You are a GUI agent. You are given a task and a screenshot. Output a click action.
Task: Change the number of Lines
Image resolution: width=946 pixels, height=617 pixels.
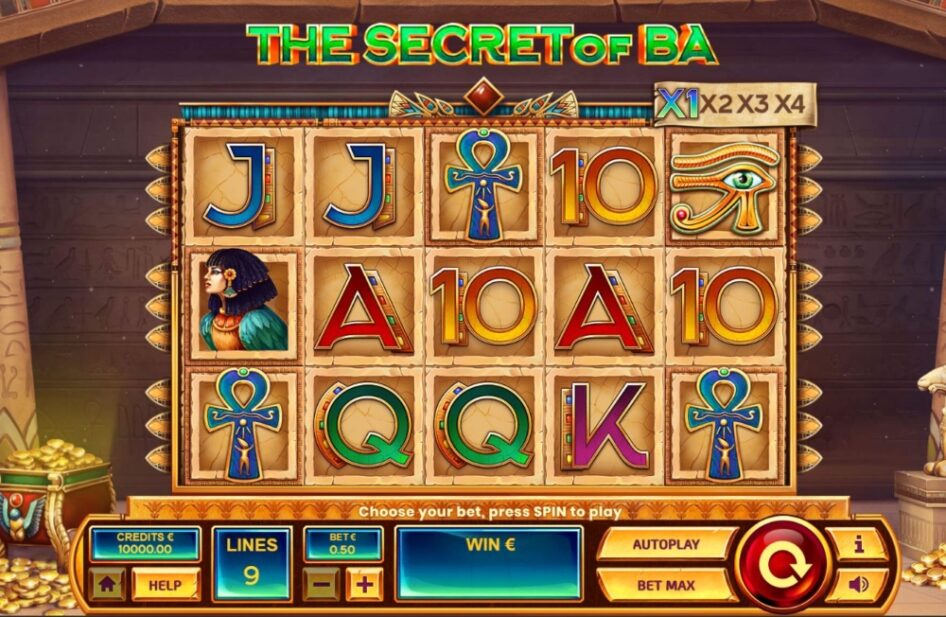[x=252, y=563]
